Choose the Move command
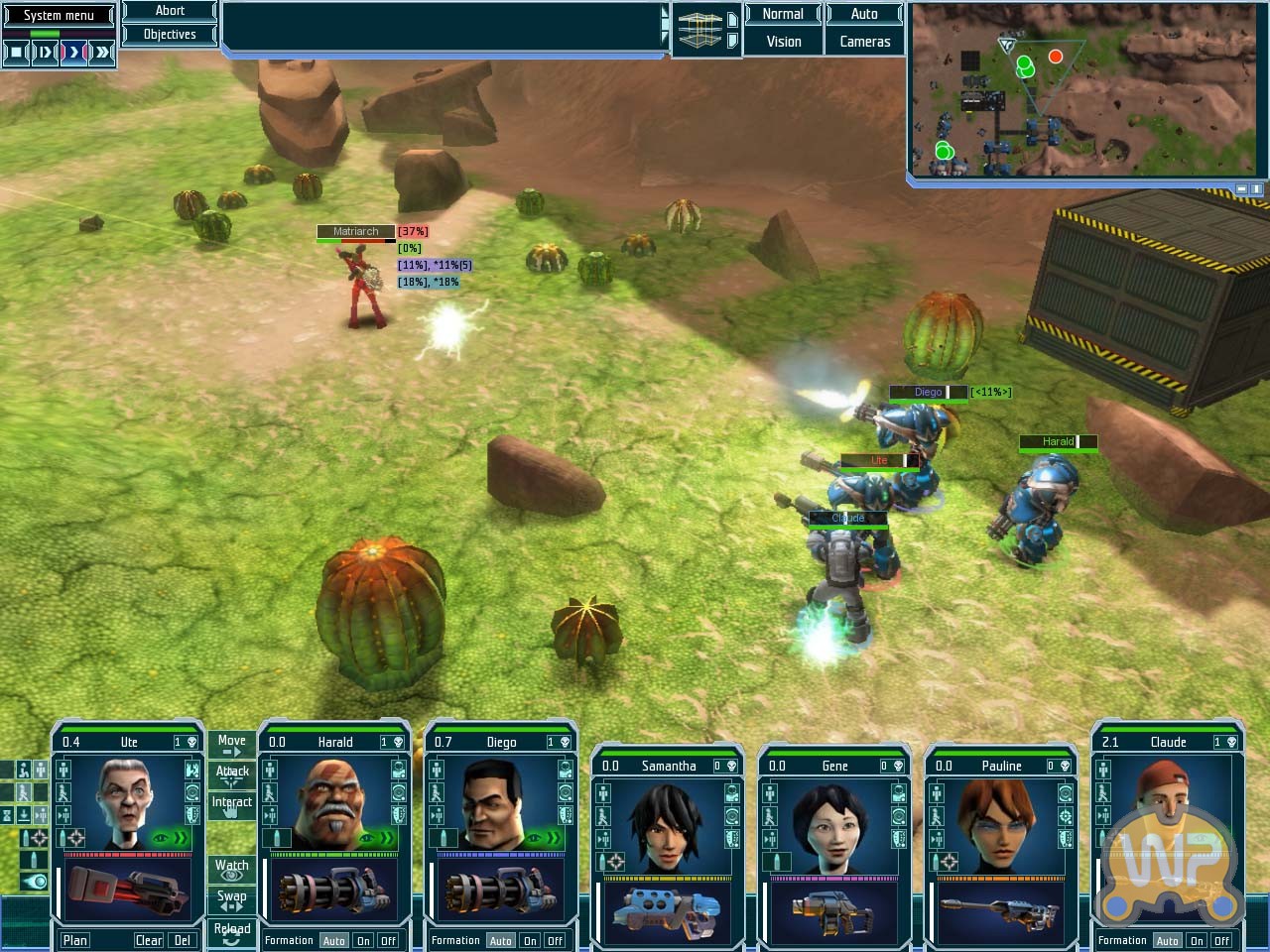 click(x=231, y=743)
